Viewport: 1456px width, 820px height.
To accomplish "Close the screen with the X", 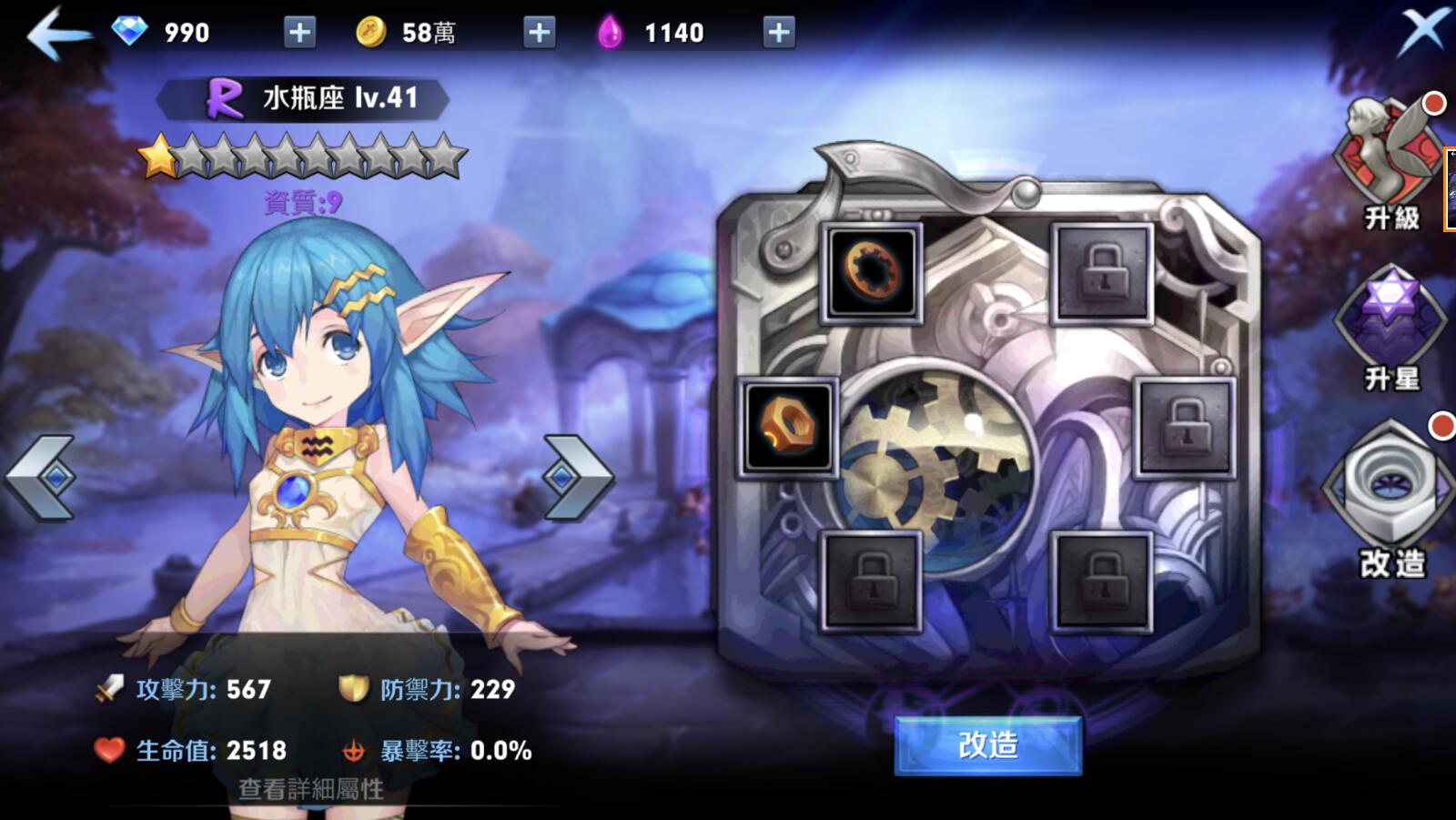I will point(1424,30).
